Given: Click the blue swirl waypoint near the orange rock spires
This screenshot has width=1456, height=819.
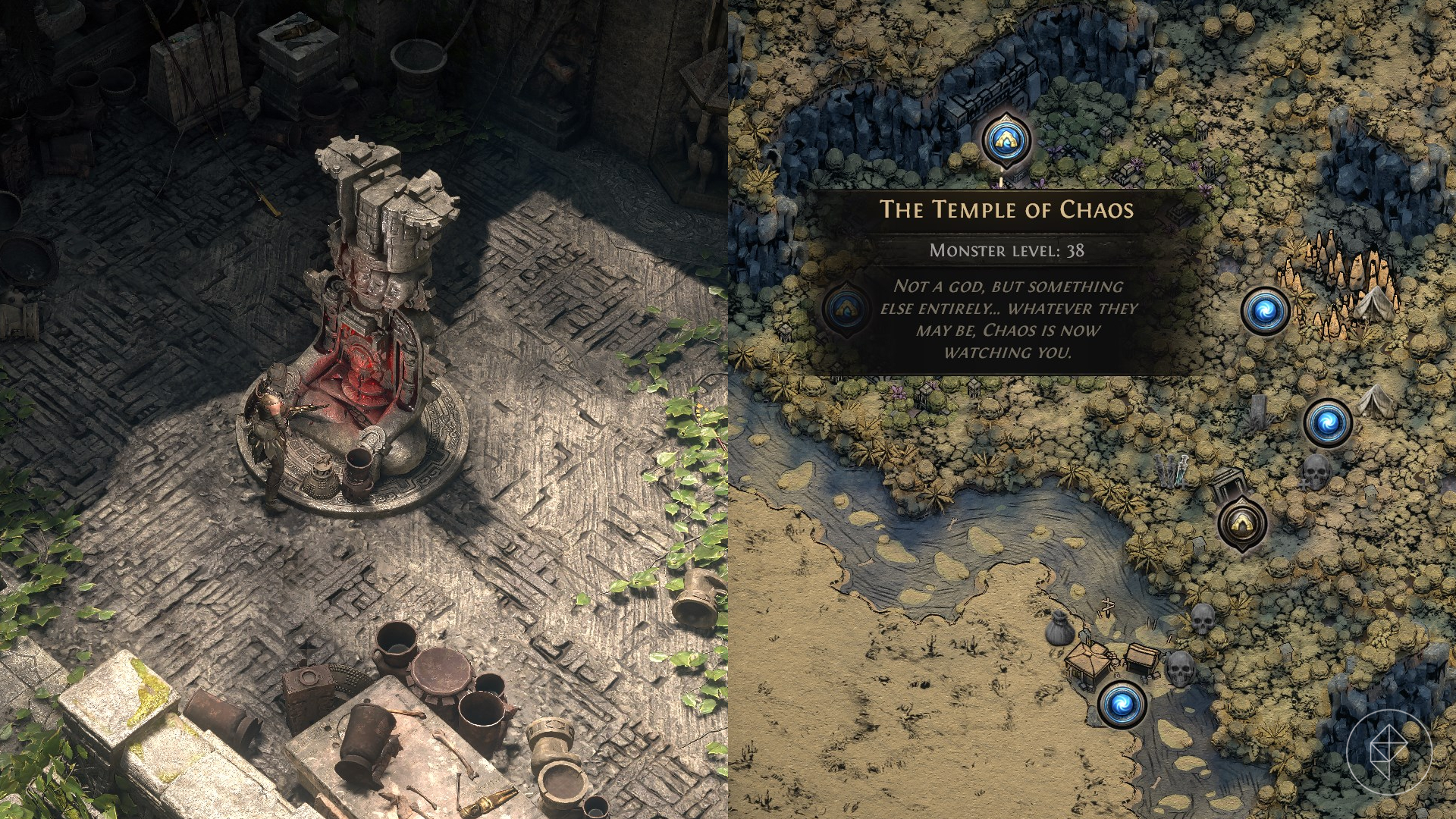Looking at the screenshot, I should click(1265, 310).
